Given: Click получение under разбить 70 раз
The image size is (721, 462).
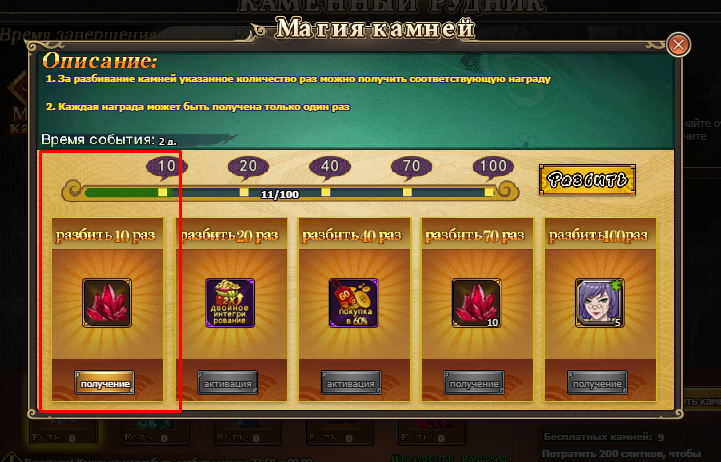Looking at the screenshot, I should pyautogui.click(x=474, y=383).
